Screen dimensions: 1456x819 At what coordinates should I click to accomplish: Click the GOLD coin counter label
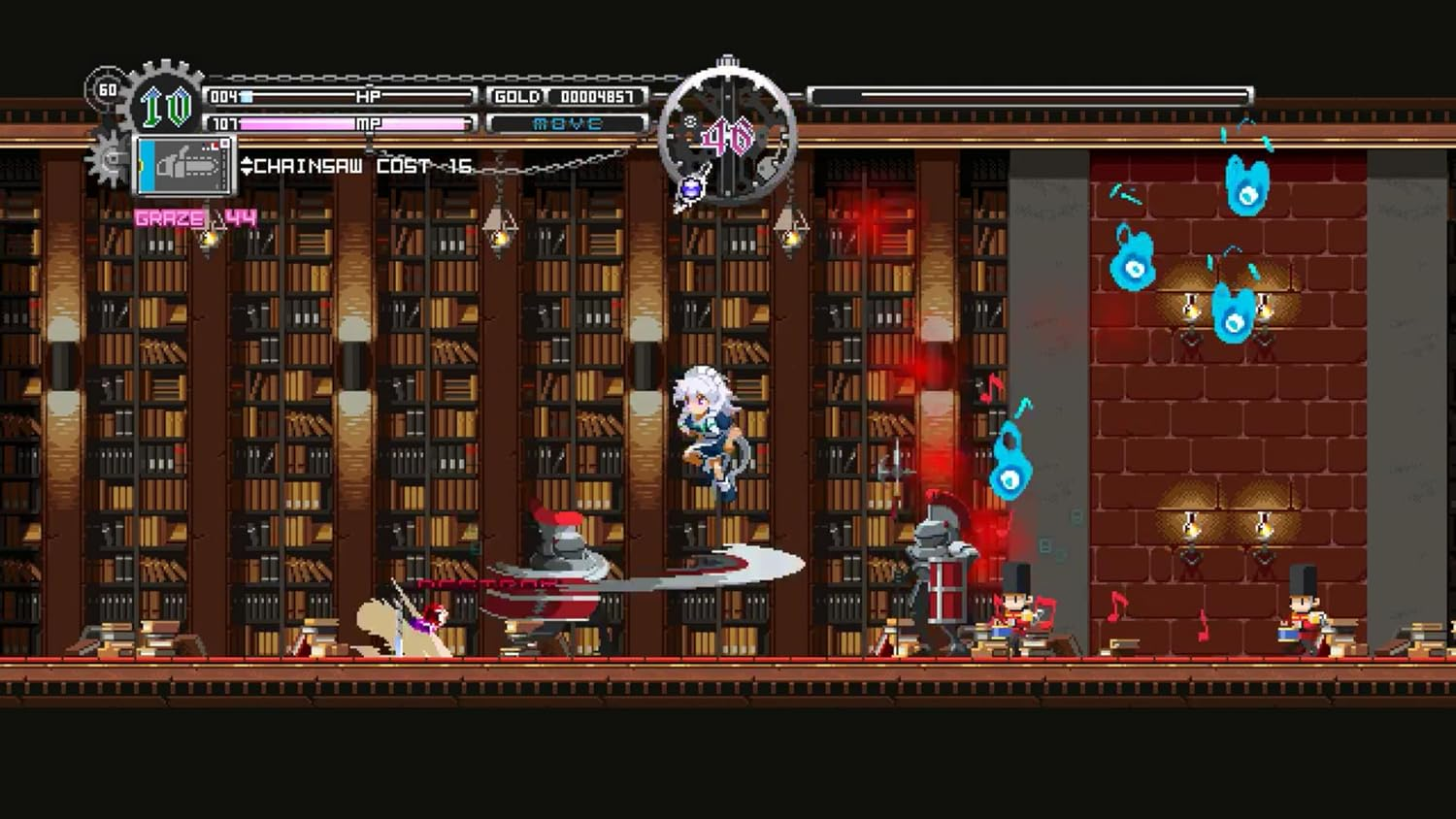tap(517, 96)
